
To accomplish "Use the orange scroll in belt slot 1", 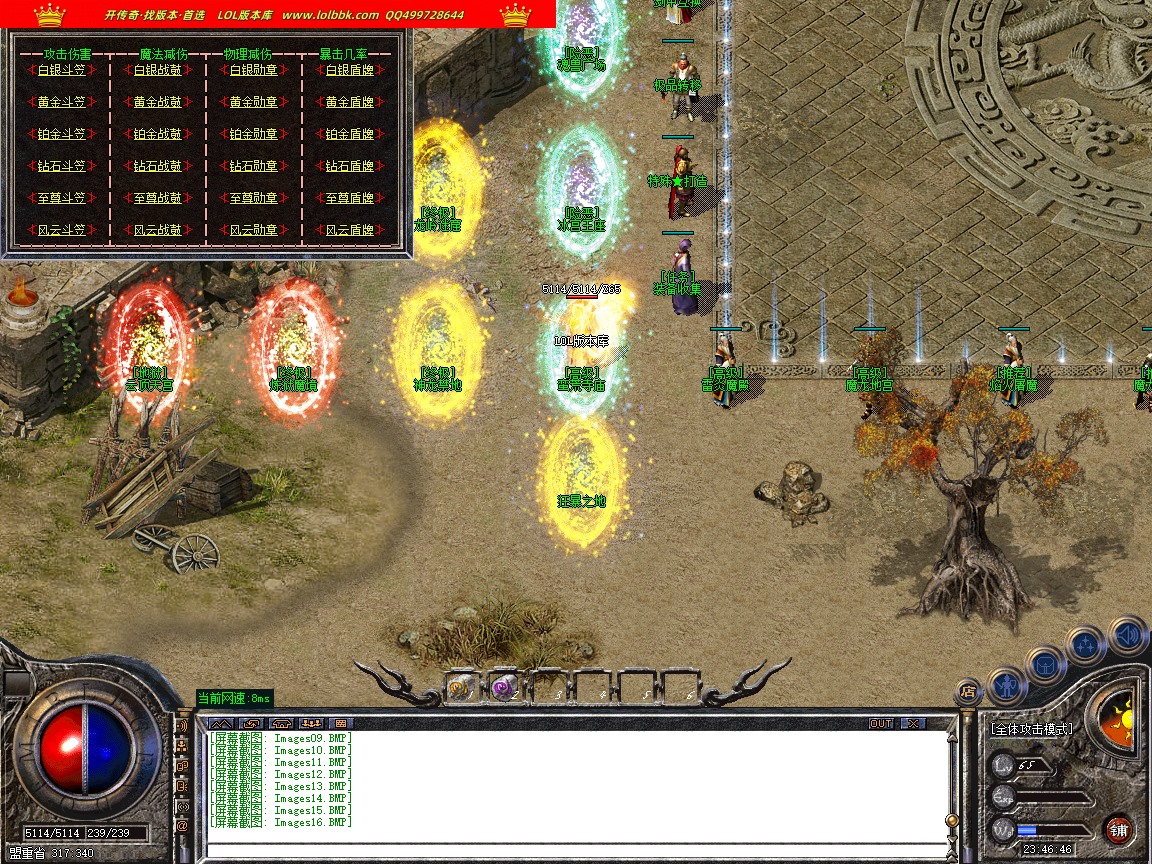I will click(x=461, y=687).
